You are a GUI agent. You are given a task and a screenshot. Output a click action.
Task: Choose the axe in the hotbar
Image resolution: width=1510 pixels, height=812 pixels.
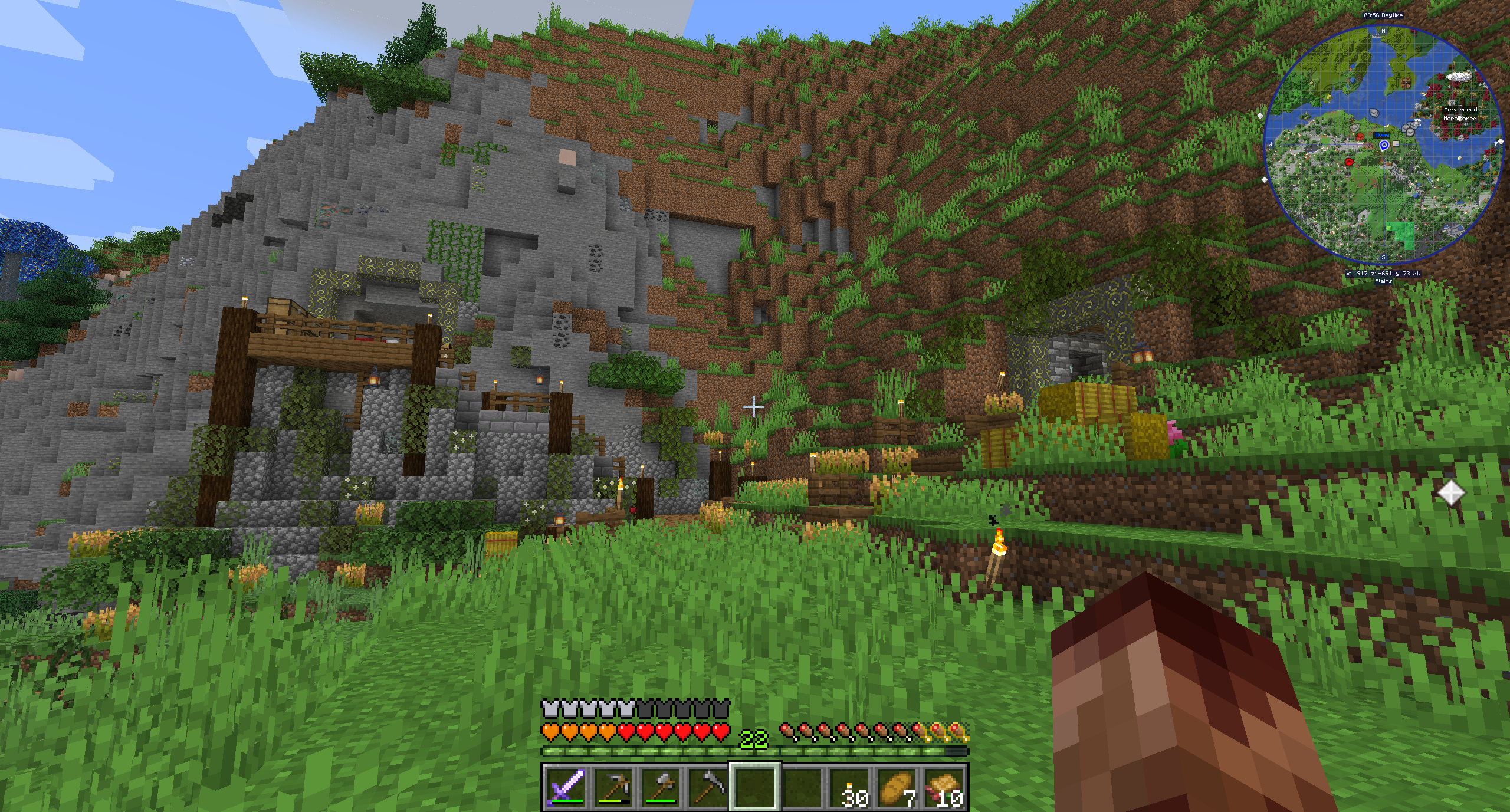[661, 786]
